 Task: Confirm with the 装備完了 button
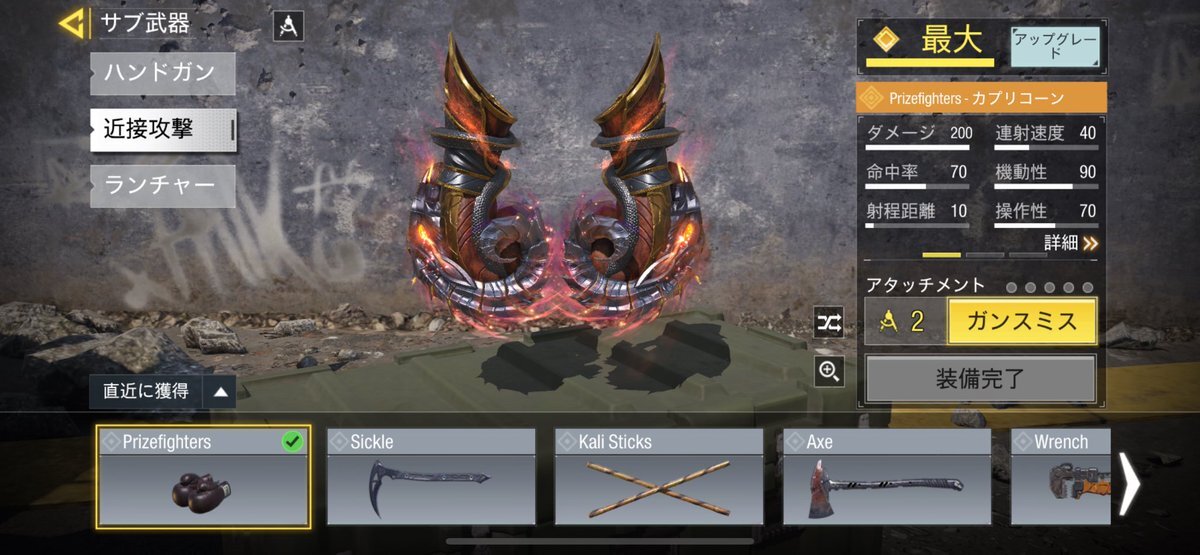980,379
